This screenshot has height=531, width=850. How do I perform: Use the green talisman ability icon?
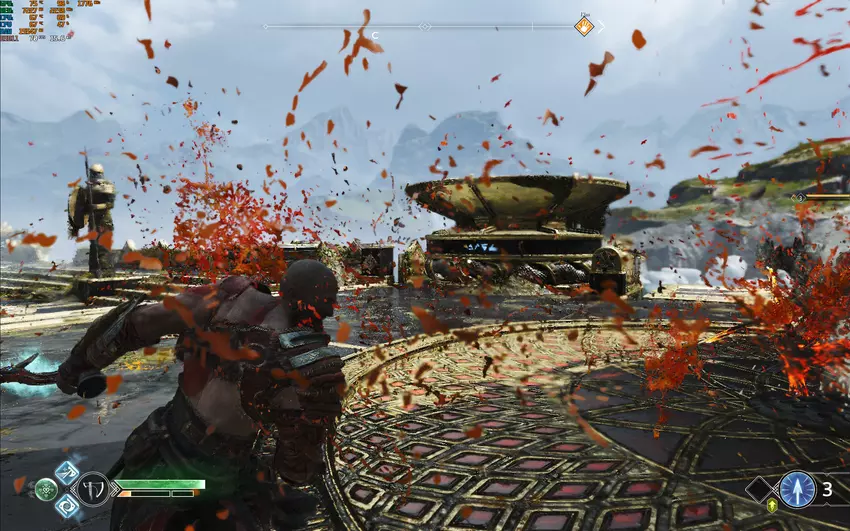point(46,490)
